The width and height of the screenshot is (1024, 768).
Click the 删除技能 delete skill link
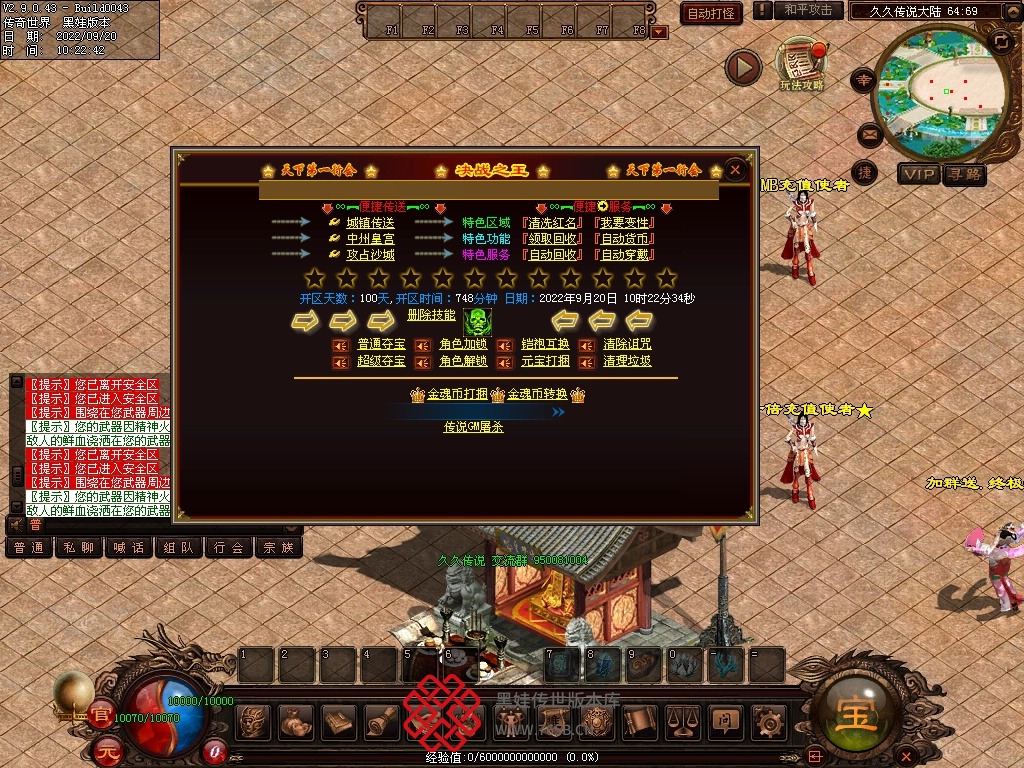point(431,314)
